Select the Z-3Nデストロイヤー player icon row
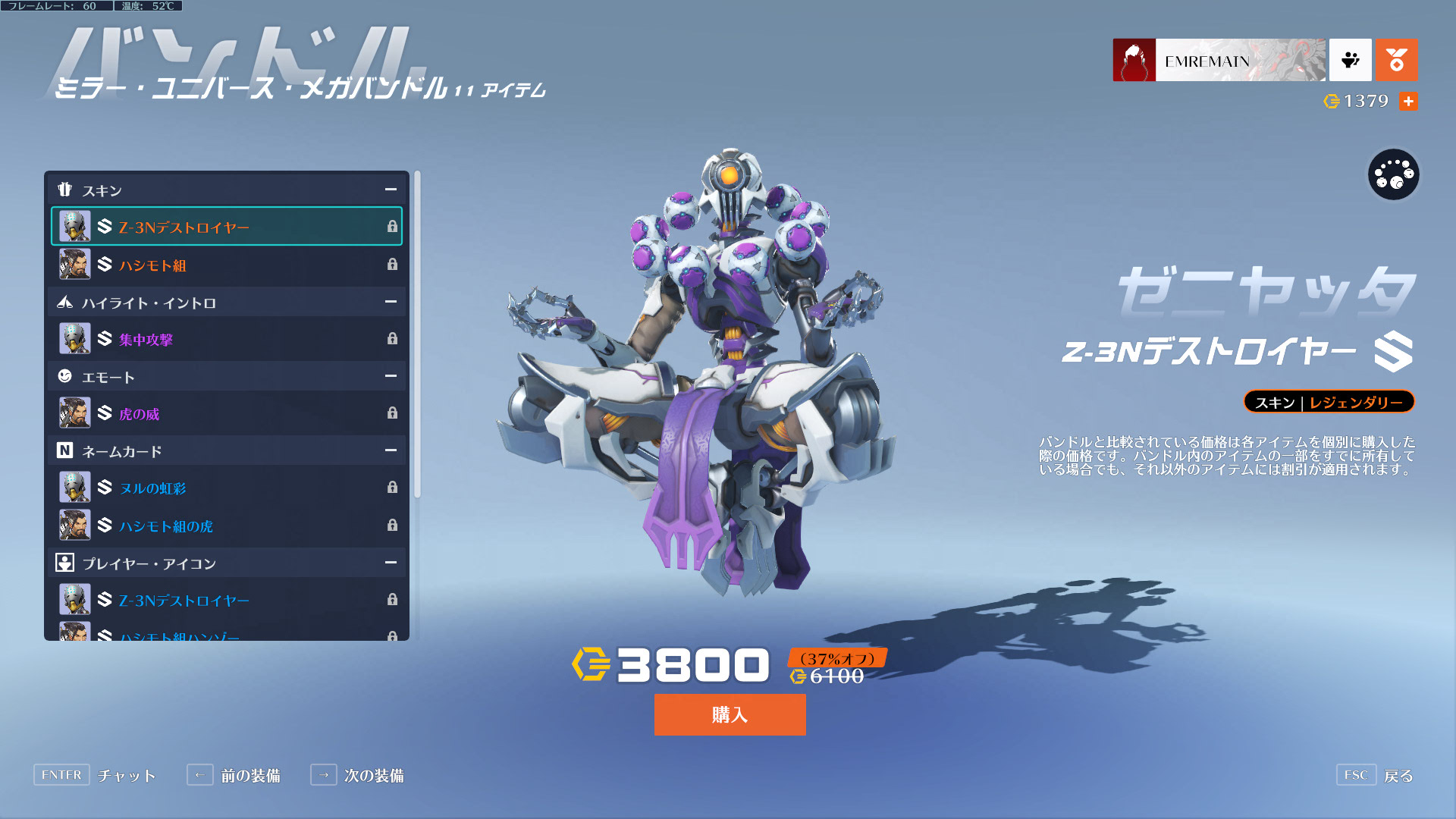Viewport: 1456px width, 819px height. (x=226, y=600)
